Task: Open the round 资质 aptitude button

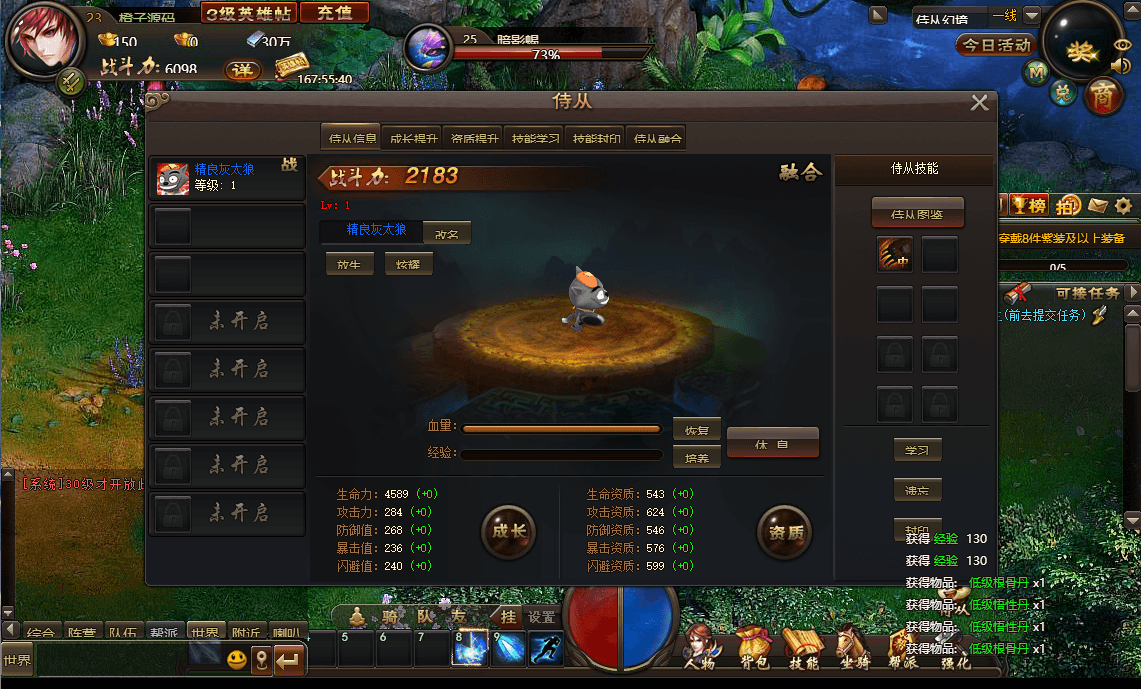Action: pyautogui.click(x=784, y=531)
